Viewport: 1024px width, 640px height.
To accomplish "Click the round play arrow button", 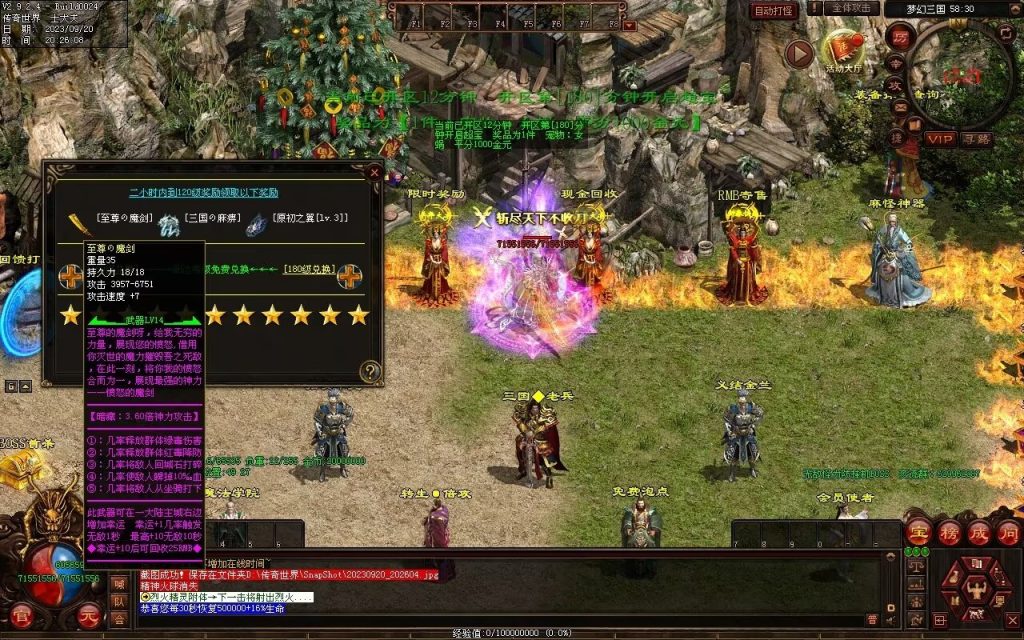I will pos(798,53).
